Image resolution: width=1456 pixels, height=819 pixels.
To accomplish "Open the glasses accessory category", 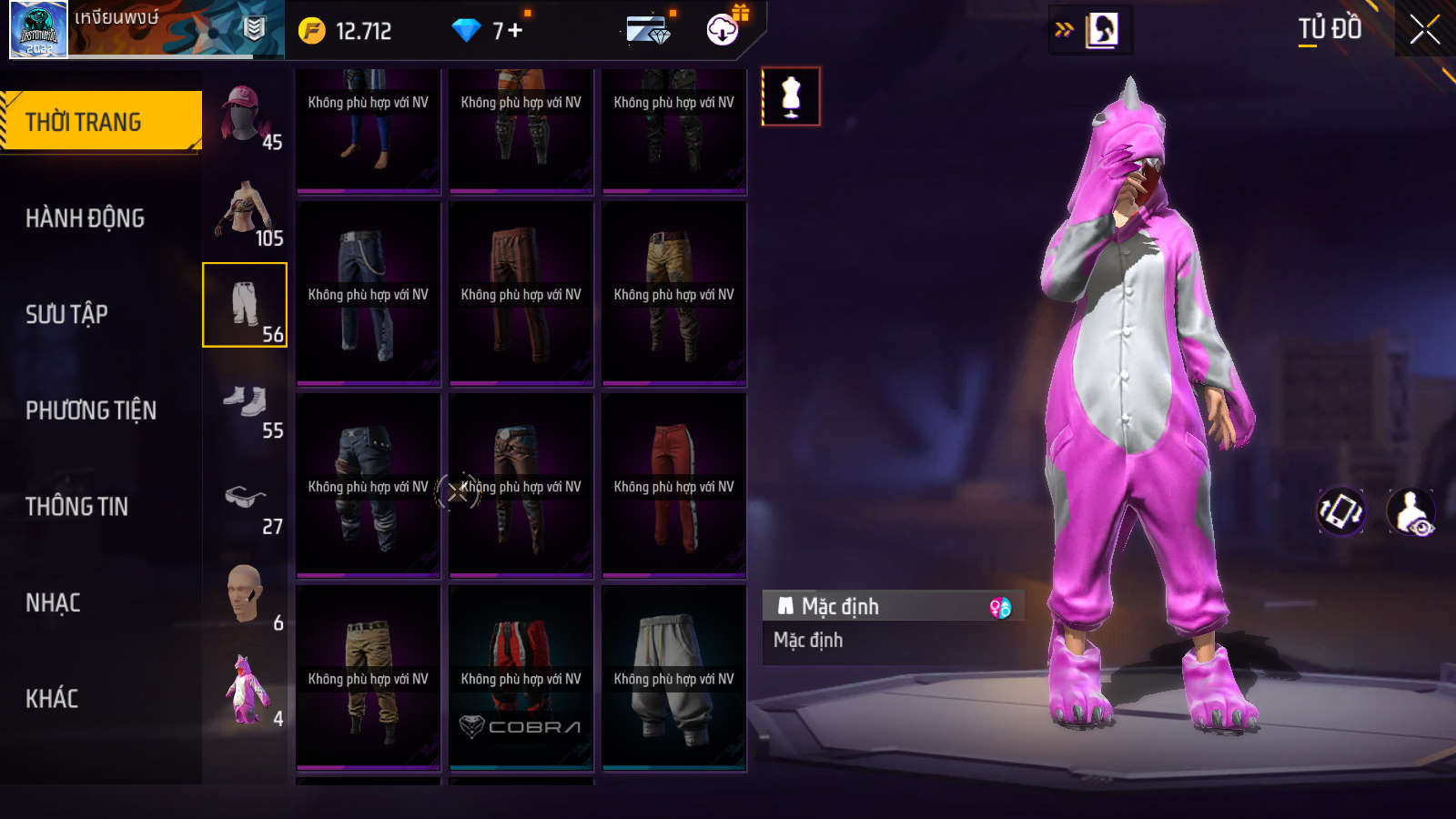I will (245, 499).
